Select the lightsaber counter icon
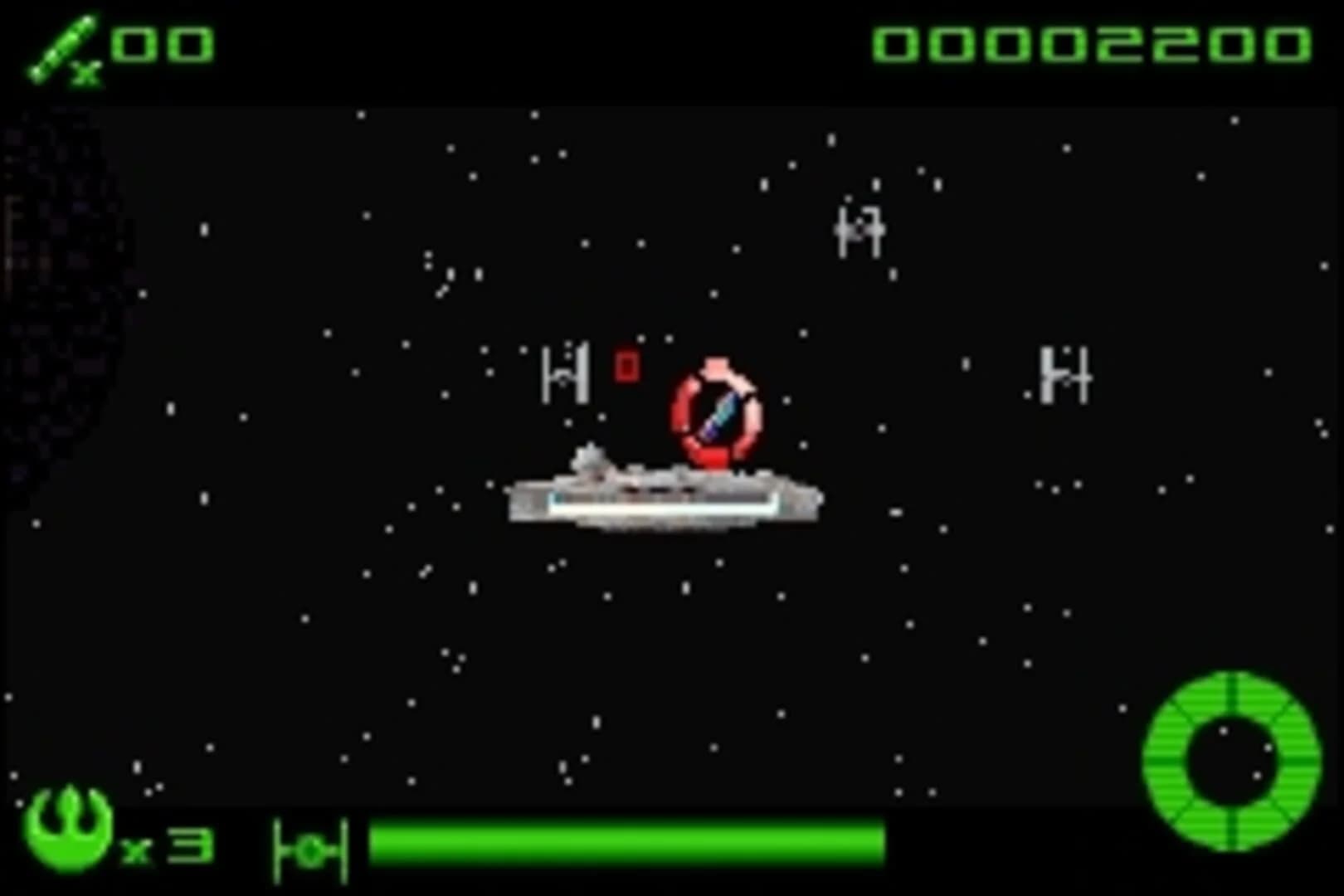 tap(62, 46)
